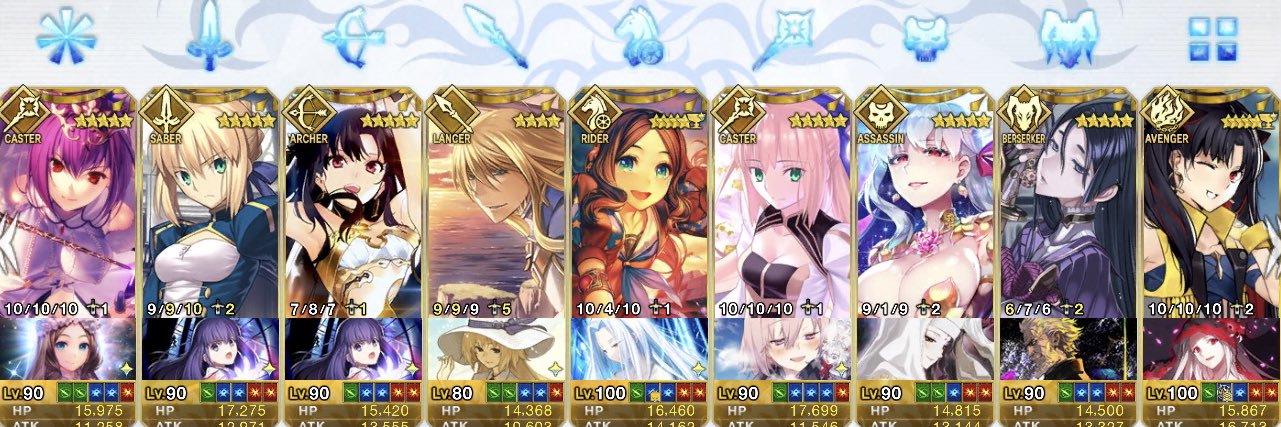Open the red-hooded craft essence under Avenger
This screenshot has height=427, width=1281.
(1211, 349)
